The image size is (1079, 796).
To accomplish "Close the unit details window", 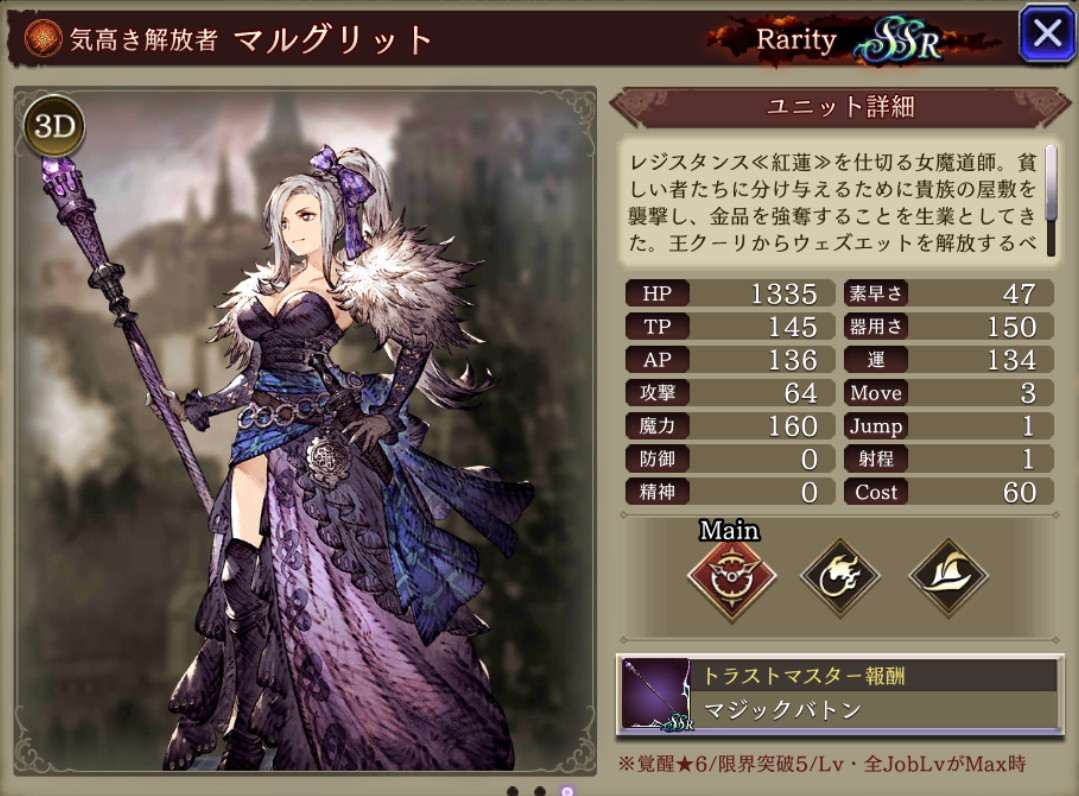I will point(1046,35).
